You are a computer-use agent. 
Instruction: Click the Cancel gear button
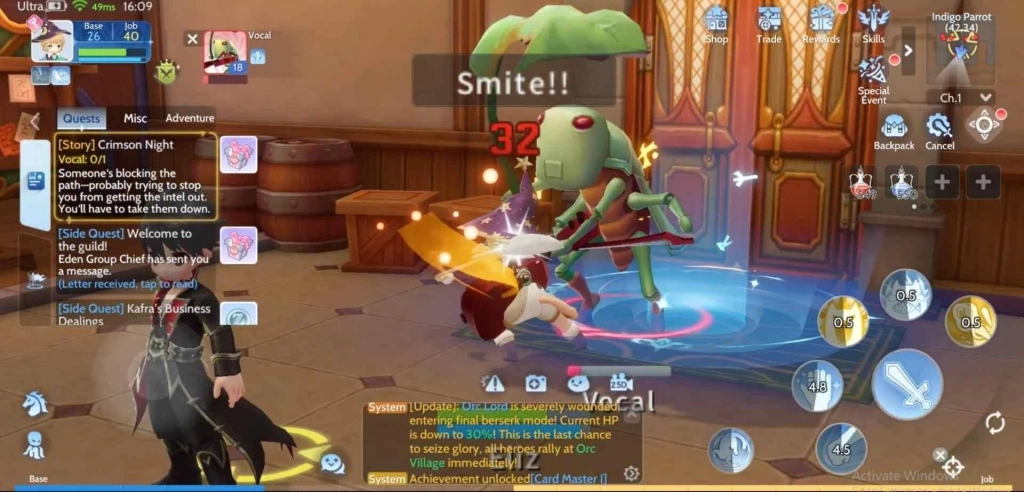pyautogui.click(x=939, y=129)
